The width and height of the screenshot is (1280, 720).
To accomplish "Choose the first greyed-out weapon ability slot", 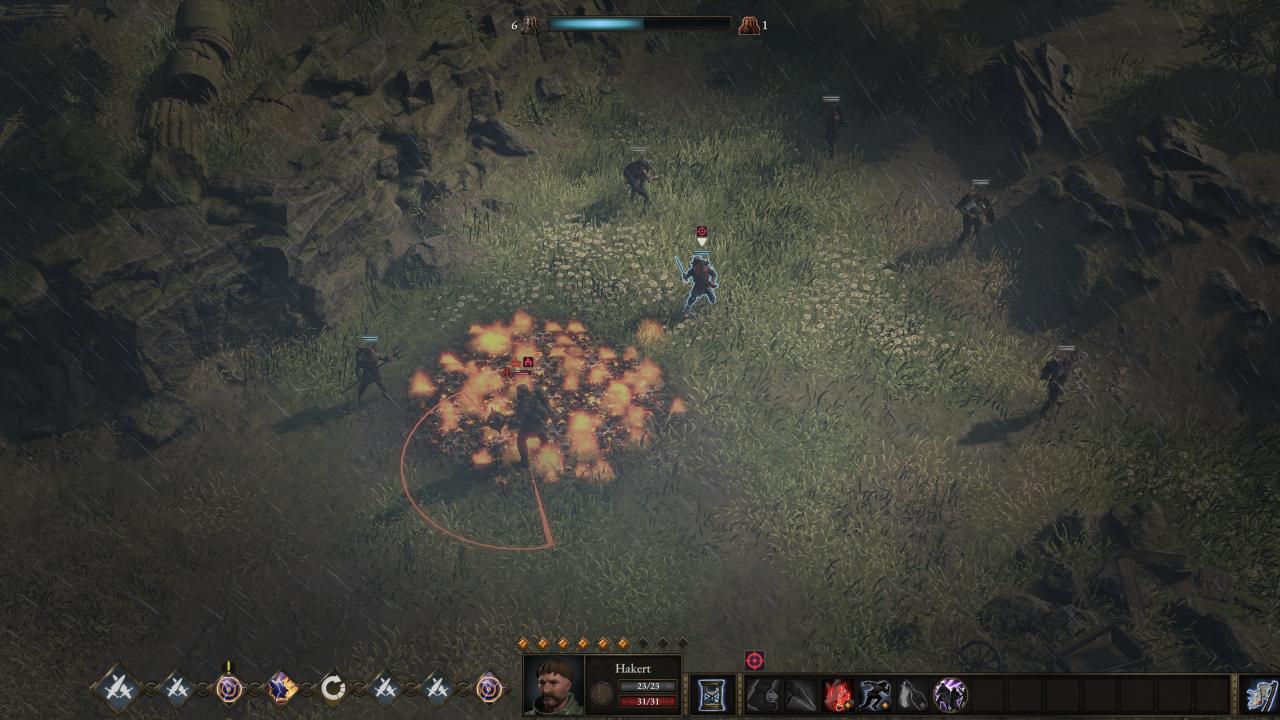I will (763, 694).
